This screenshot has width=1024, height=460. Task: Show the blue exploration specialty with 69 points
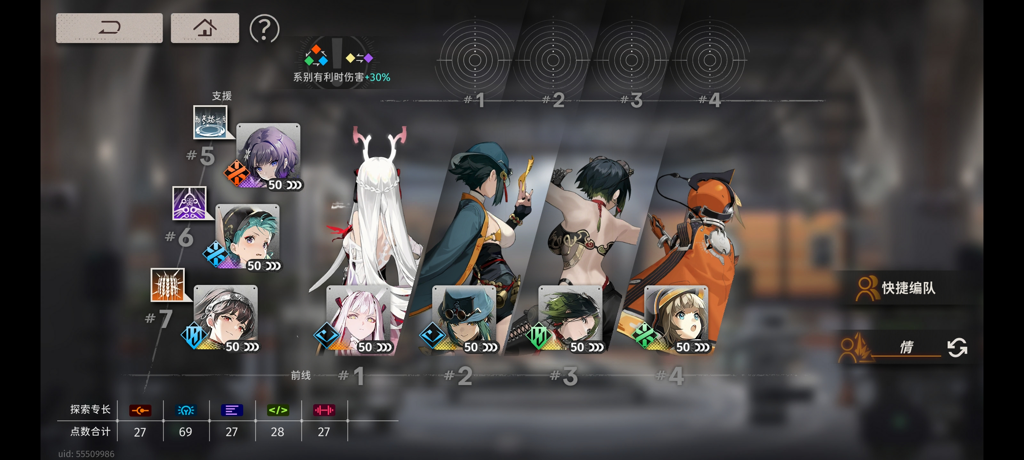[x=186, y=410]
